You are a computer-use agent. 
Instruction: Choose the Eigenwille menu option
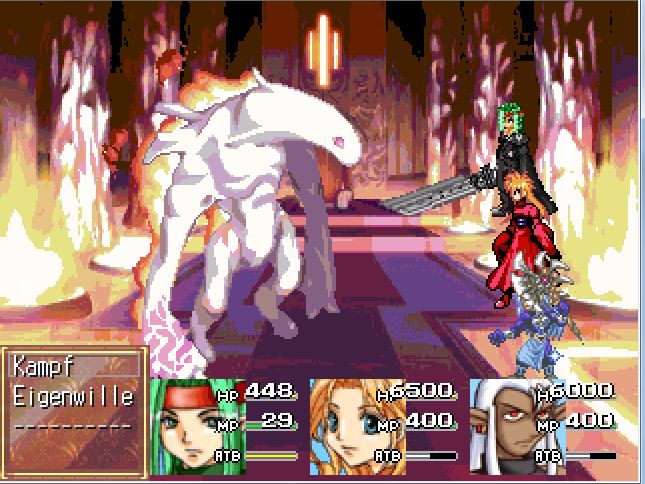[73, 396]
